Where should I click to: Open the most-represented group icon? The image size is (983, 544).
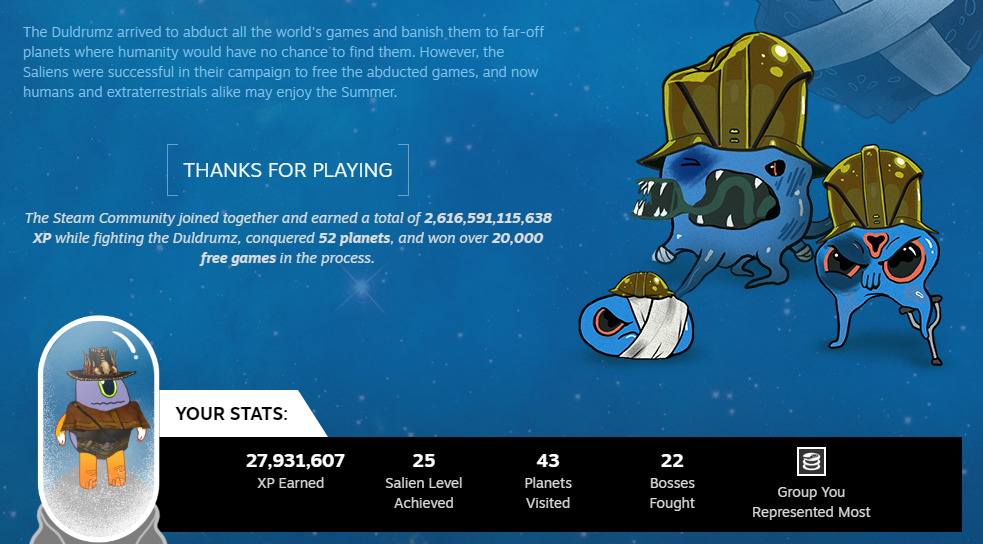[x=811, y=461]
